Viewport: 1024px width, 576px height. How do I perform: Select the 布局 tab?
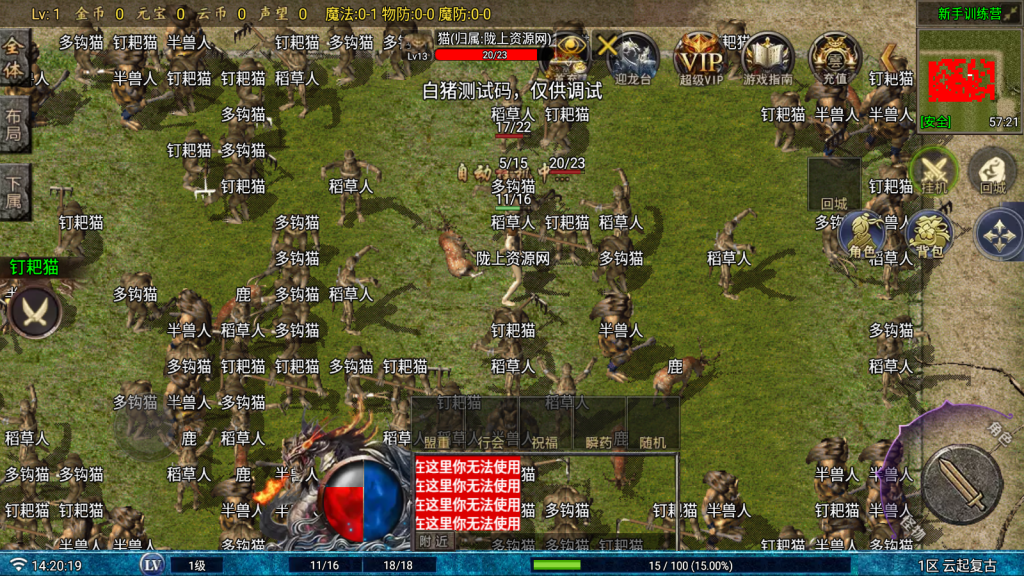pos(14,119)
